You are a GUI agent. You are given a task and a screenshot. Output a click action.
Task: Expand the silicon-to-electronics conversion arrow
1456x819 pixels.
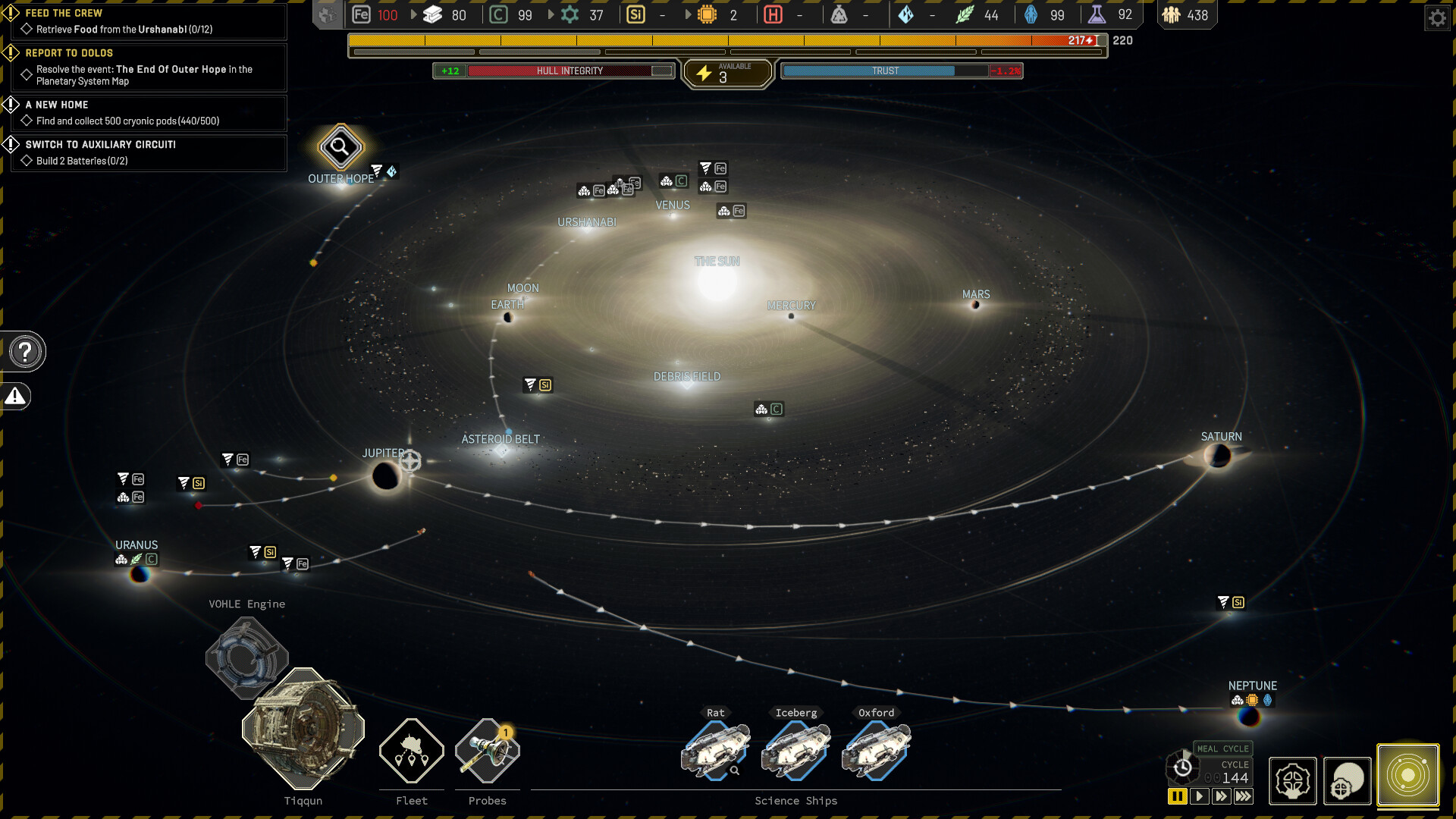(689, 14)
